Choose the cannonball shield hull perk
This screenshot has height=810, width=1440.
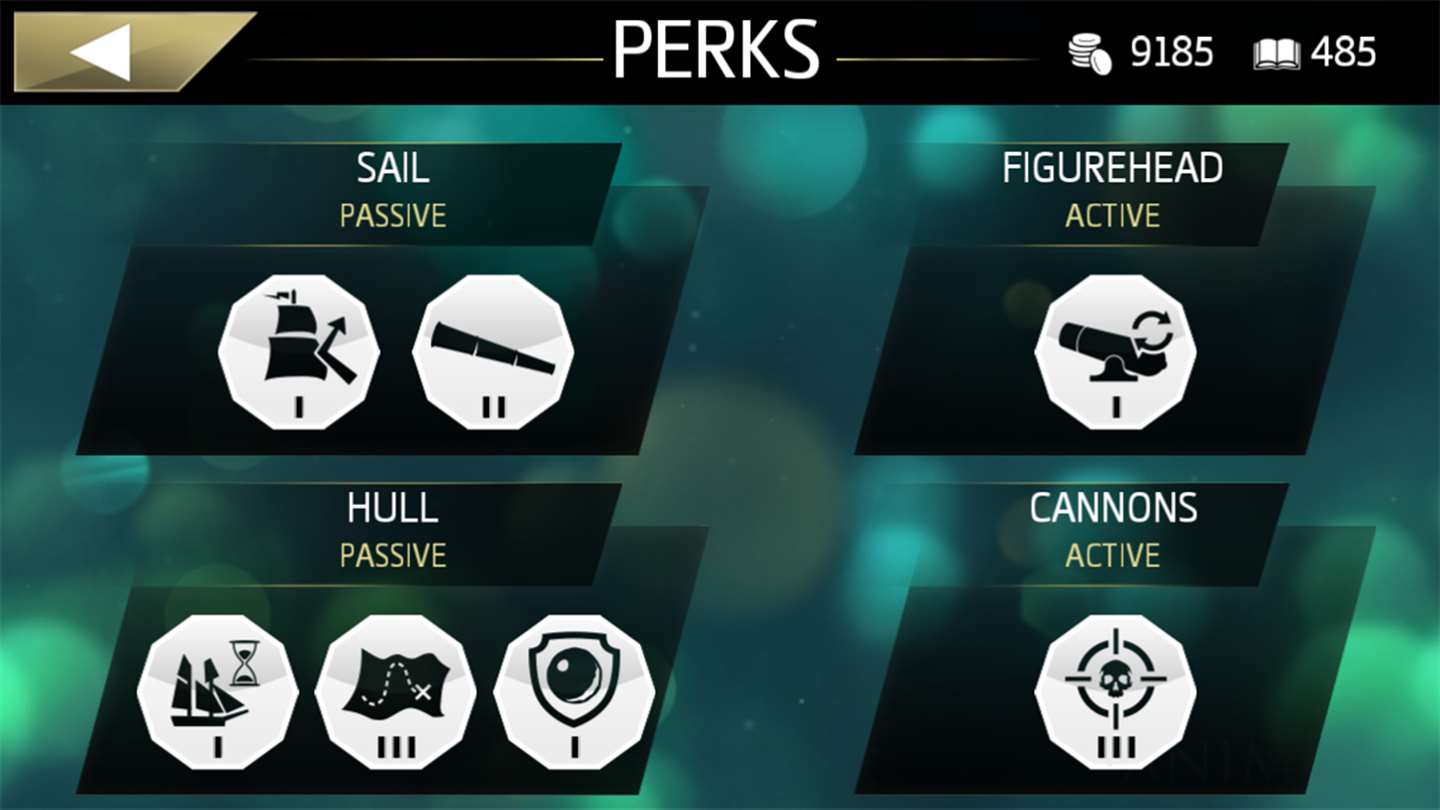tap(574, 692)
